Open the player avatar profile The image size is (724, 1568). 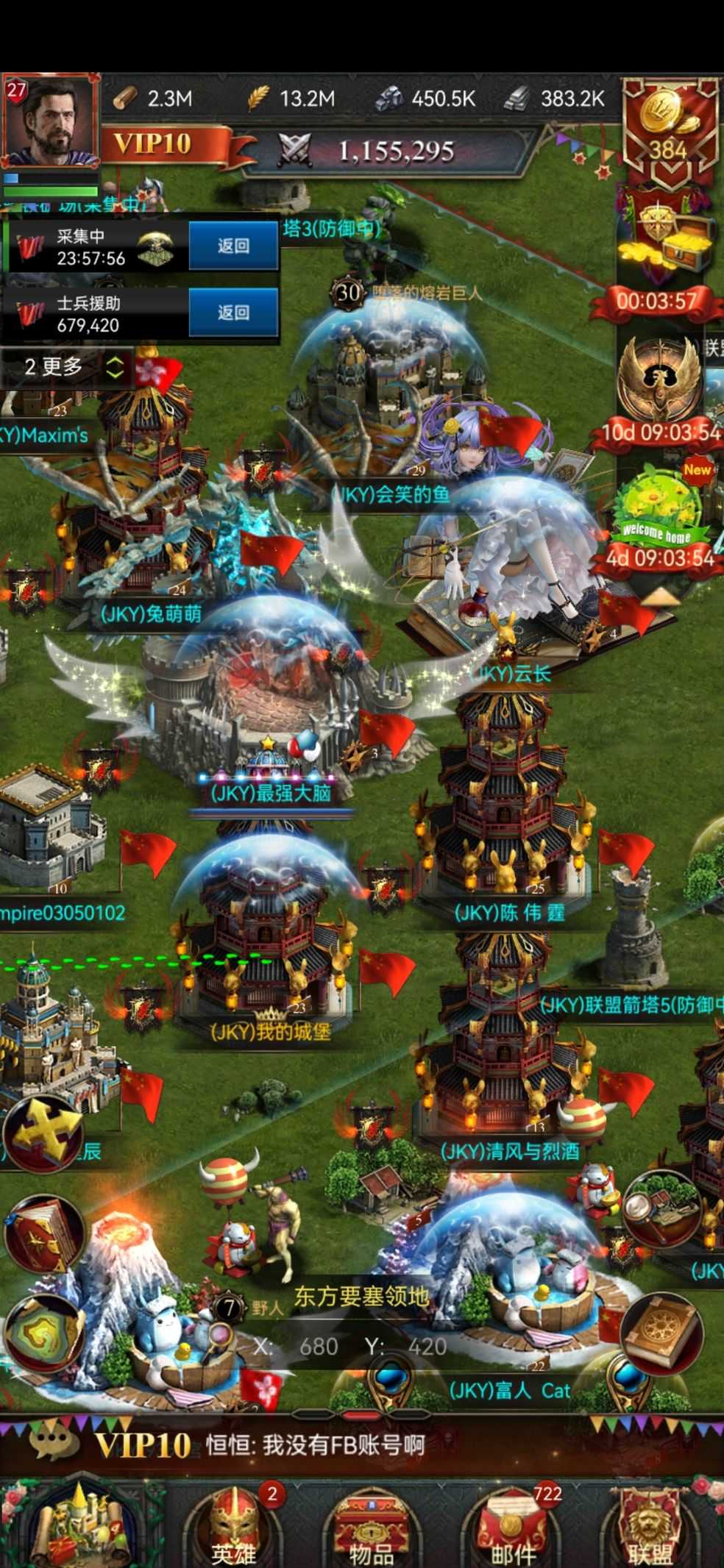(x=50, y=122)
